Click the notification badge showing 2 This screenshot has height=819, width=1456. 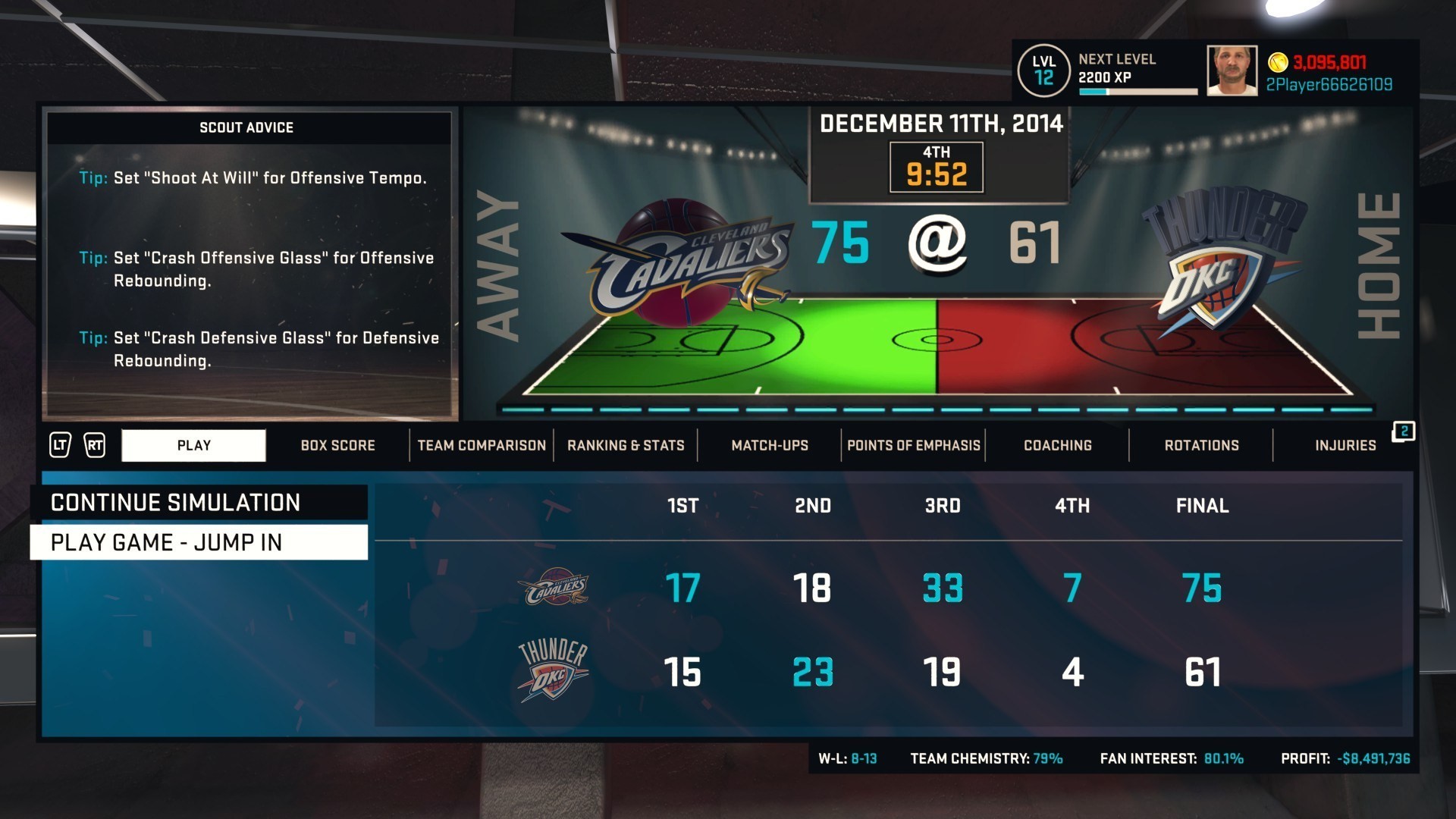click(1404, 429)
